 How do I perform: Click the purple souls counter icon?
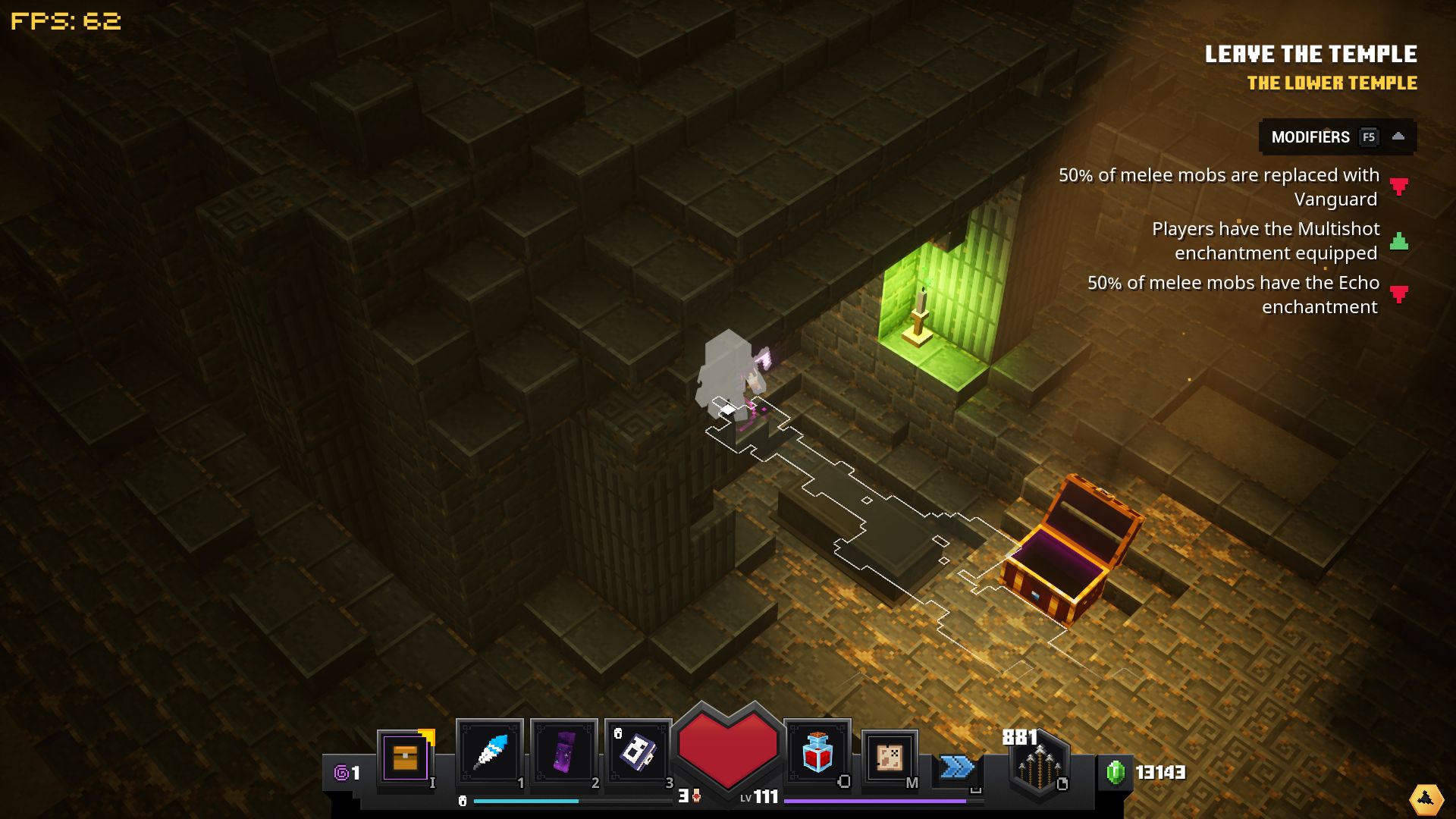click(340, 773)
